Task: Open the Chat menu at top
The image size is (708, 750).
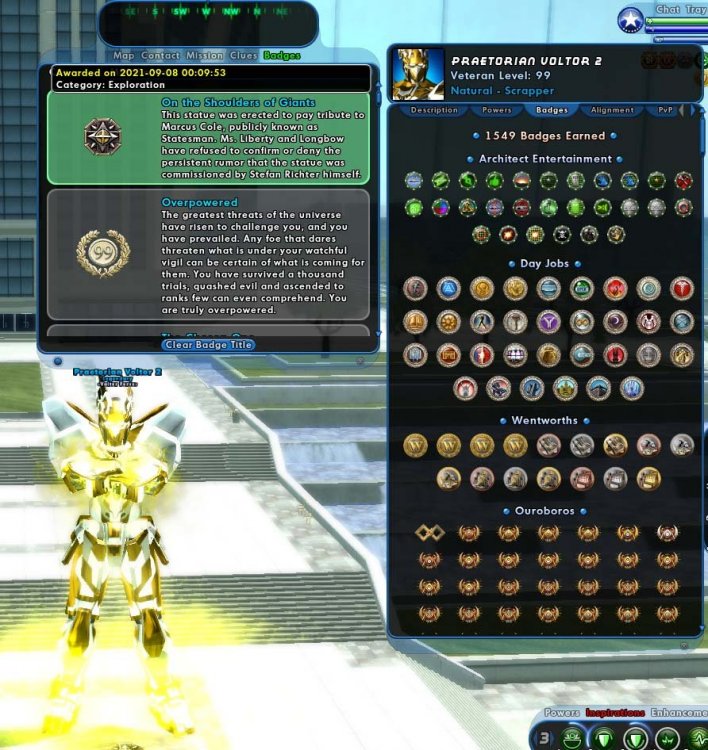Action: [x=667, y=10]
